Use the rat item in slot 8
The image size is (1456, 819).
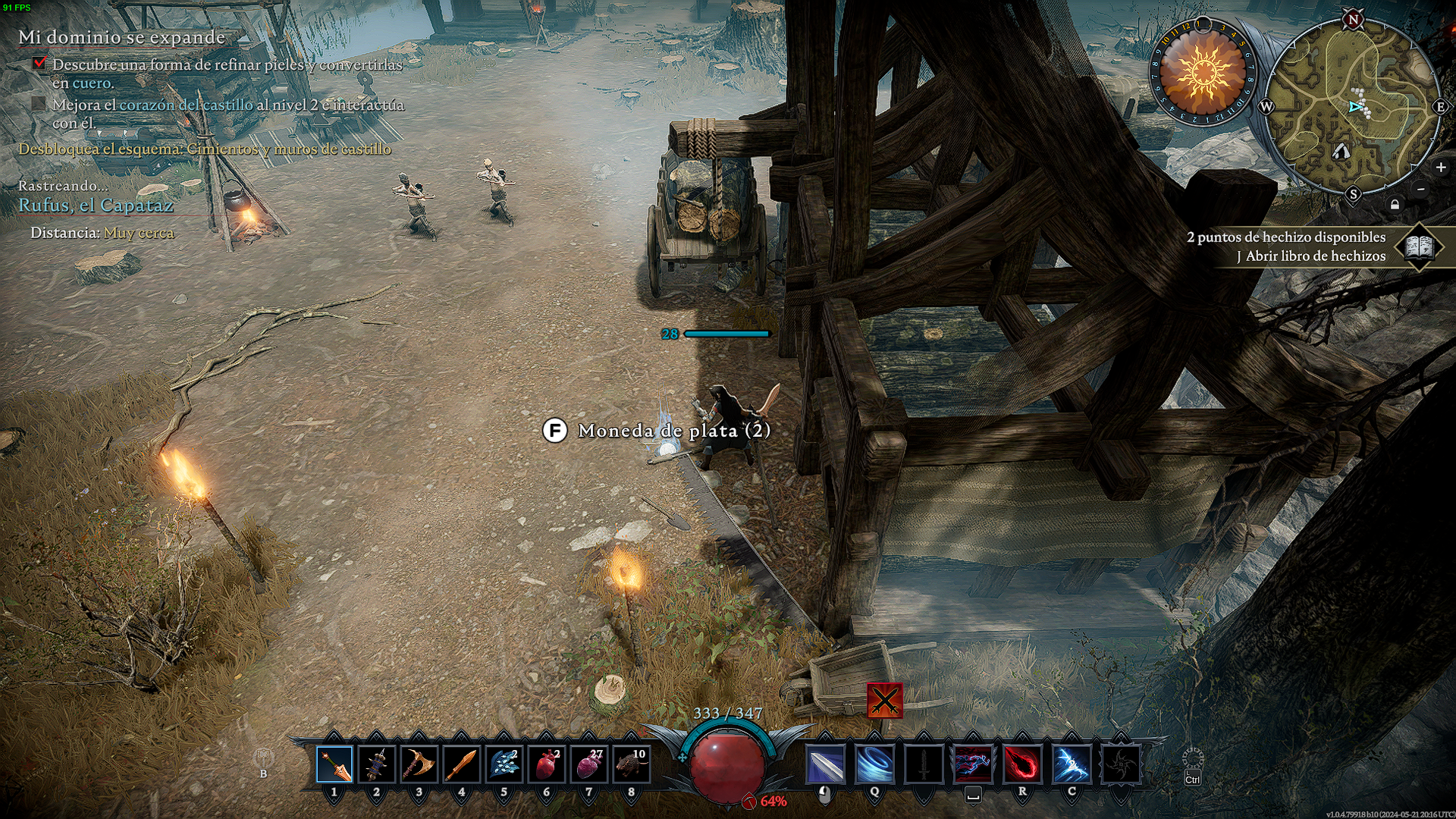[631, 764]
